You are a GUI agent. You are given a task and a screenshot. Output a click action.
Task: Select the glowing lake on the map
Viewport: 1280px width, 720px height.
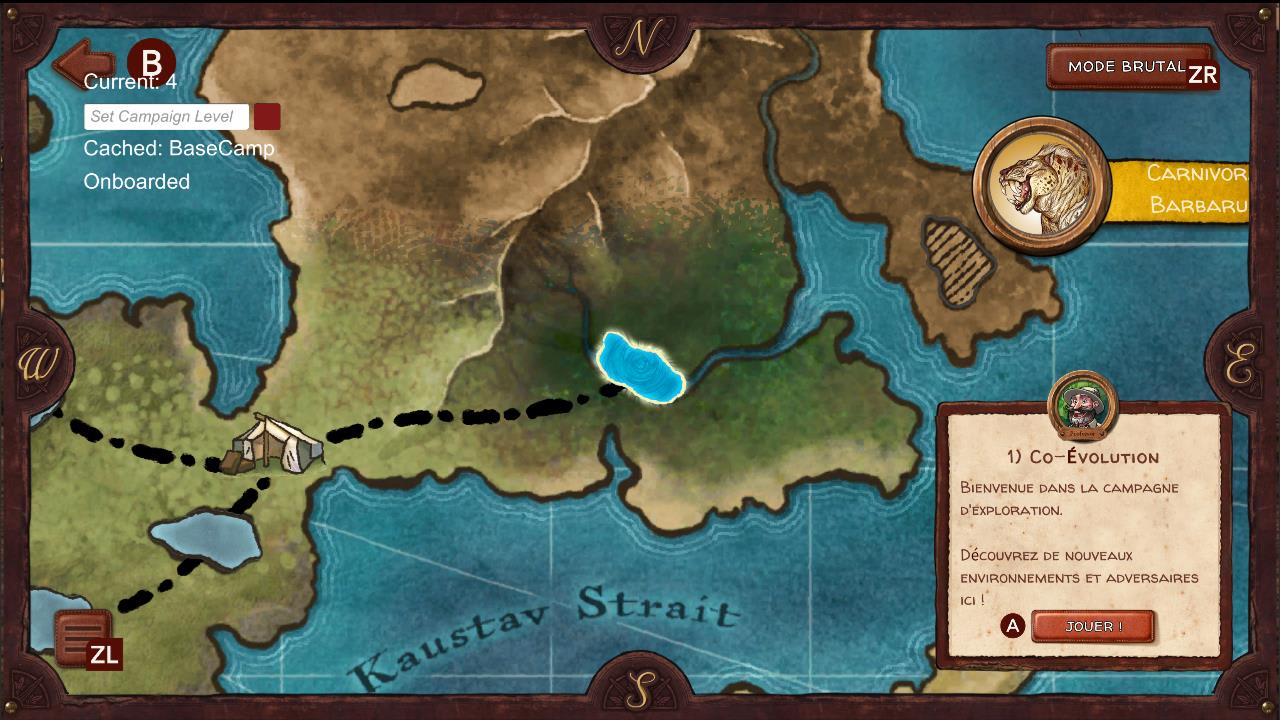pyautogui.click(x=640, y=368)
